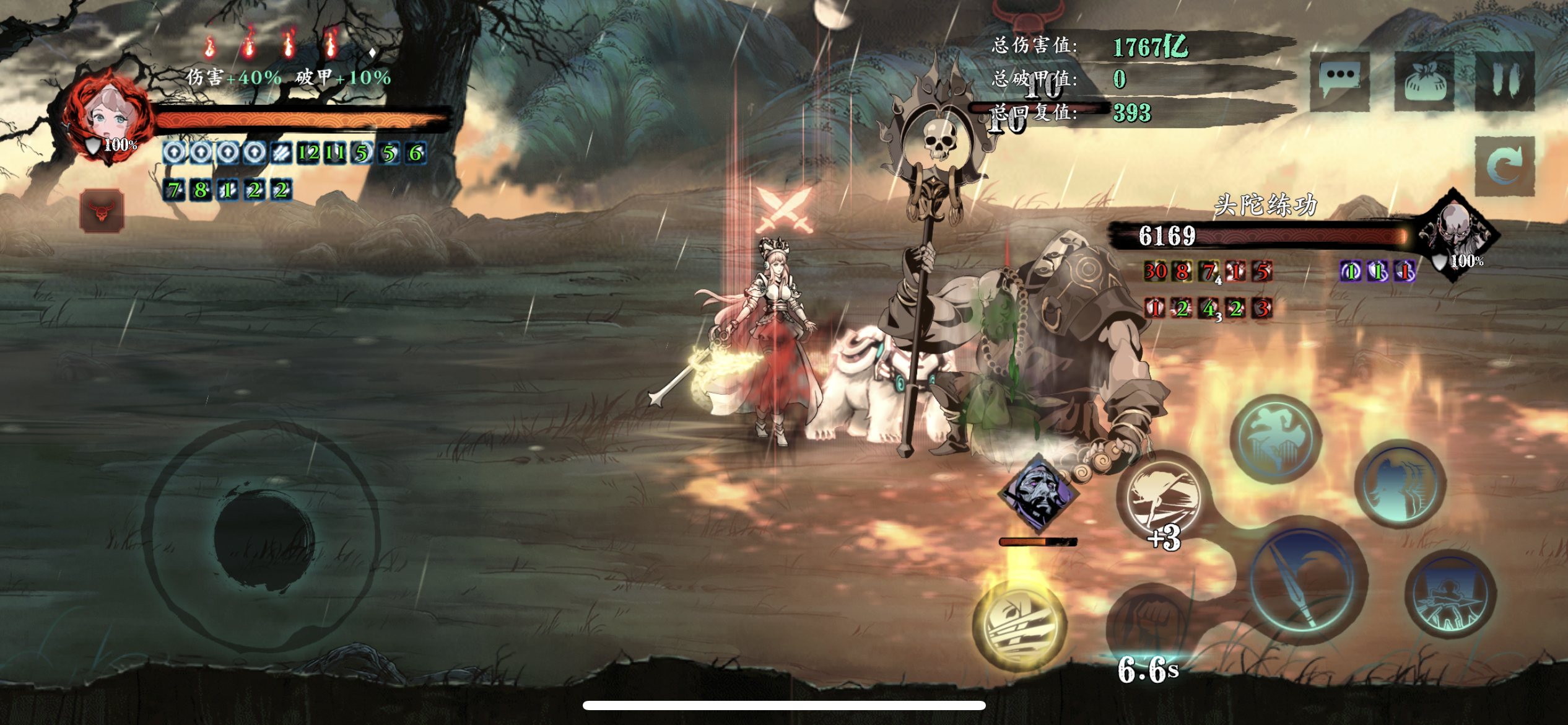Tap the red demon mask icon
Screen dimensions: 1568x725
point(102,211)
